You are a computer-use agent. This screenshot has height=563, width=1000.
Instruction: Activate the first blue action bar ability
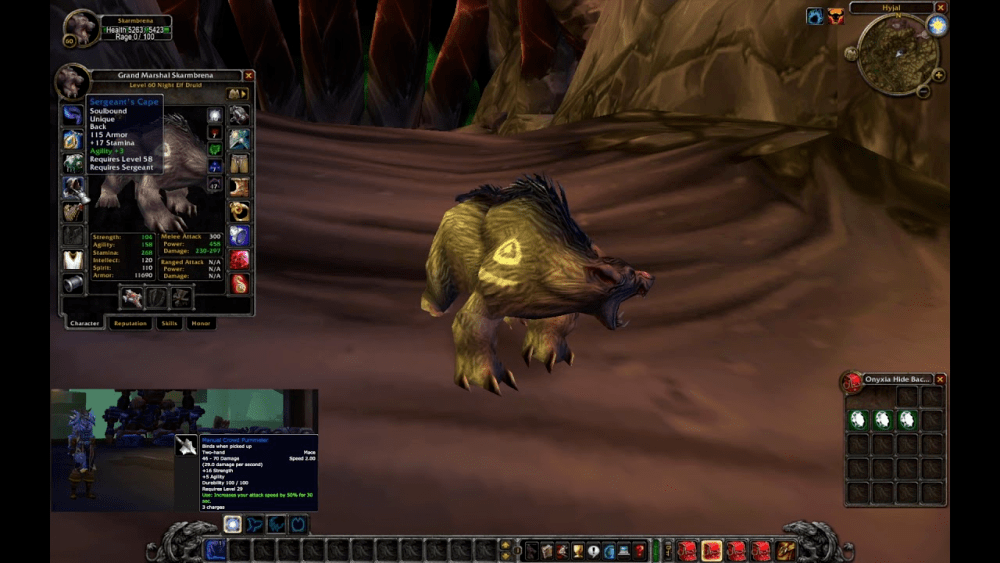(x=216, y=549)
